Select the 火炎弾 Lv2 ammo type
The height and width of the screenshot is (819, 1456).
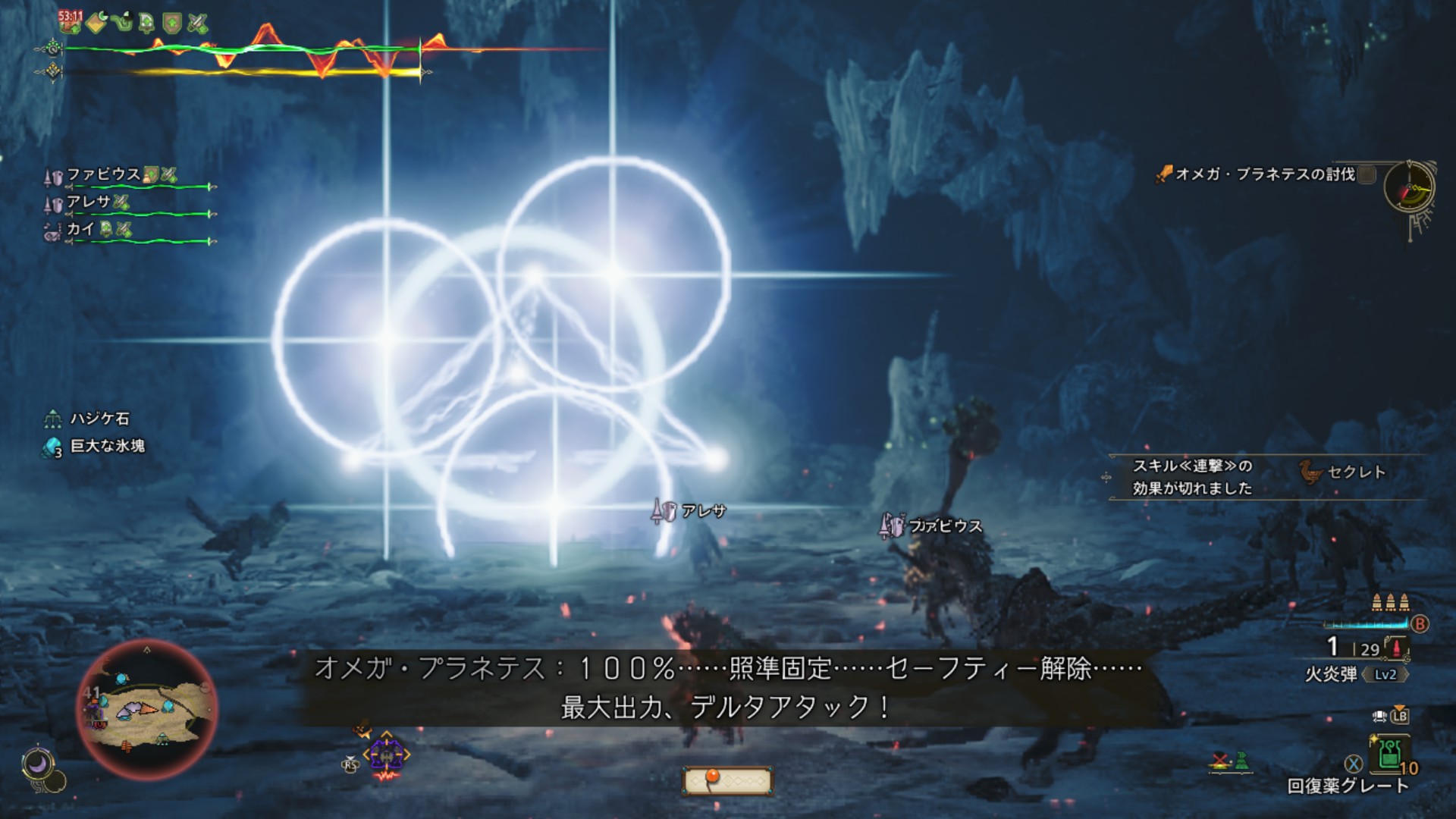1355,673
